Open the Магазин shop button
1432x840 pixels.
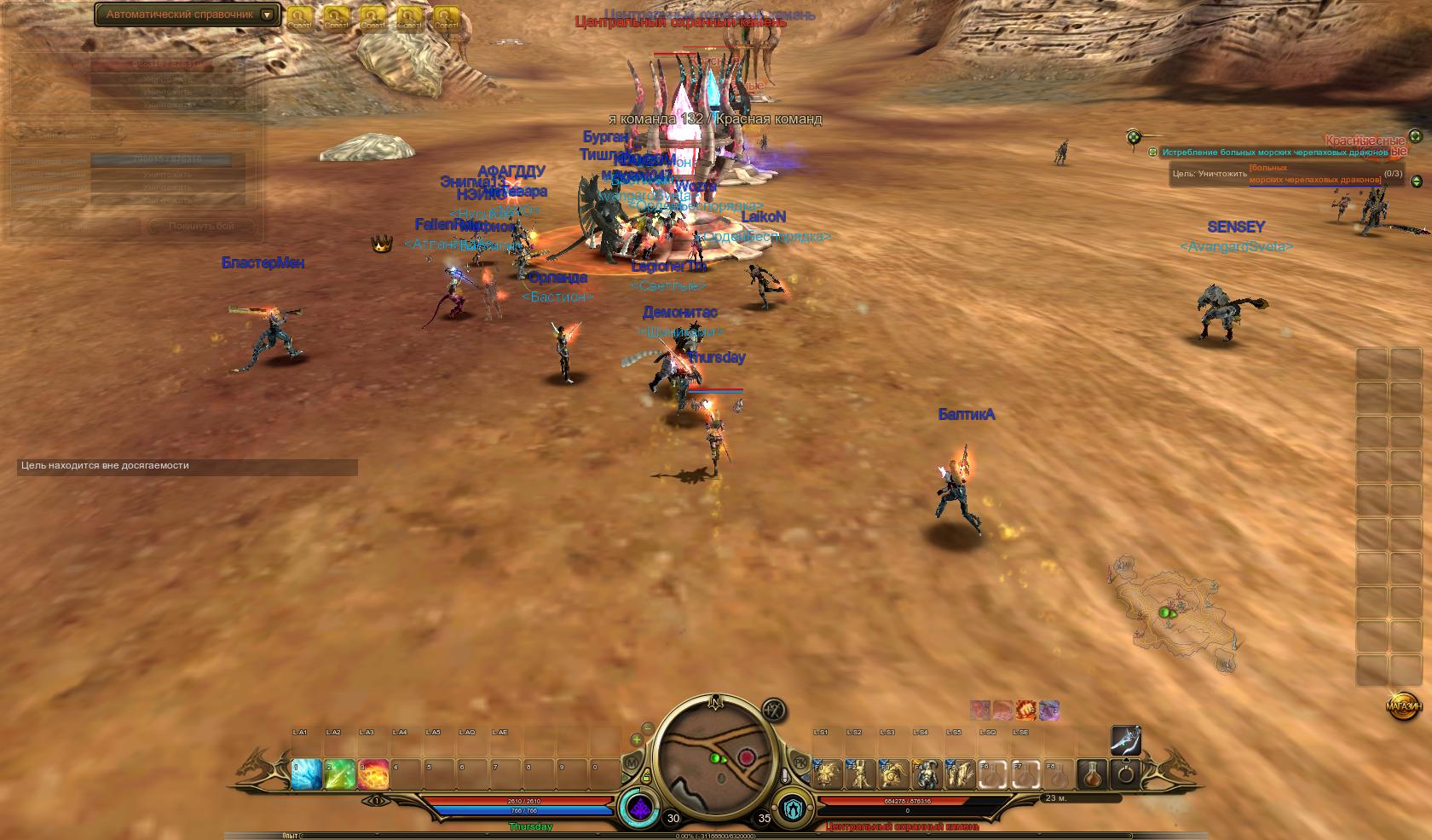[1403, 706]
